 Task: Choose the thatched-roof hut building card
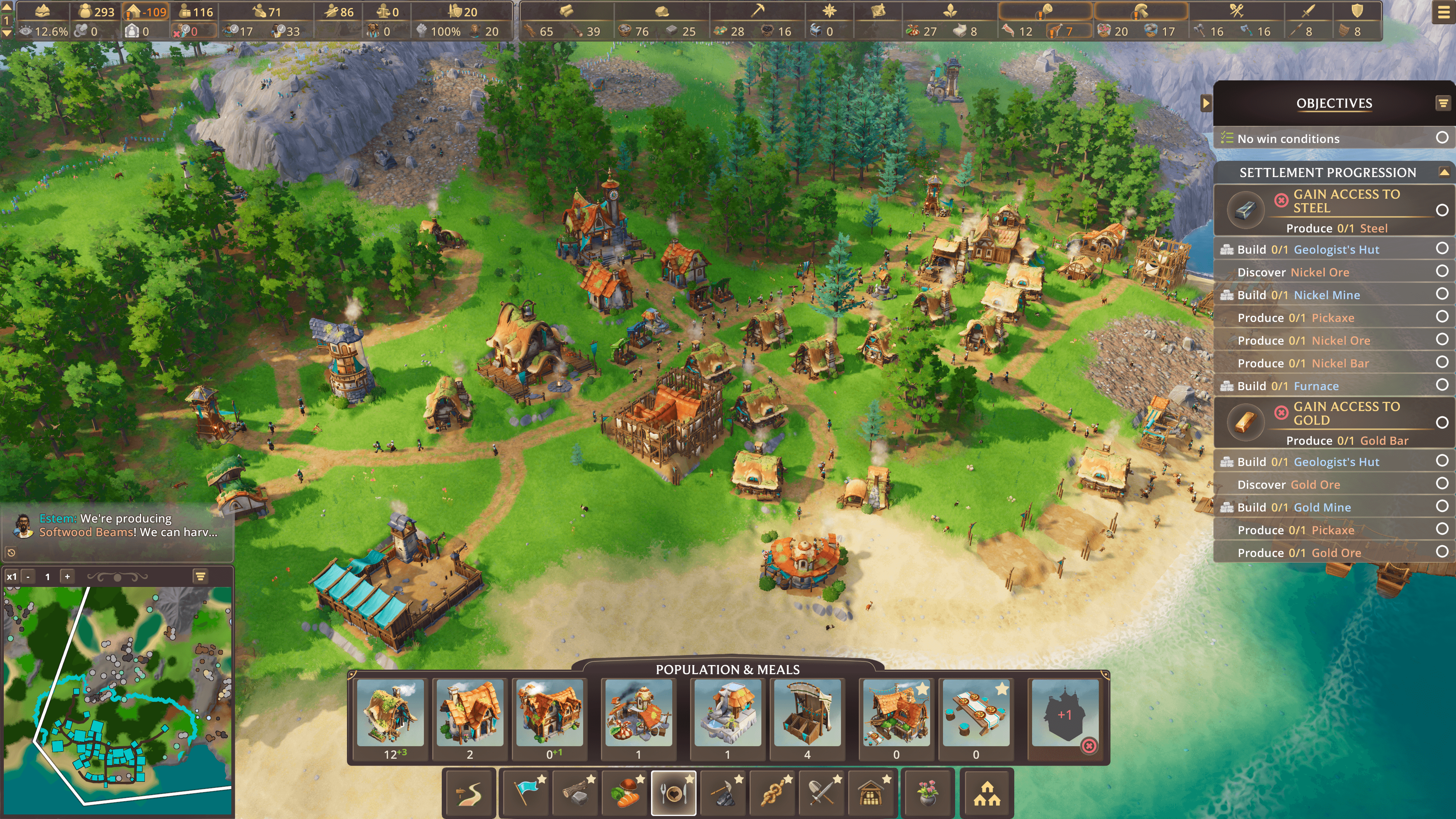pos(390,713)
